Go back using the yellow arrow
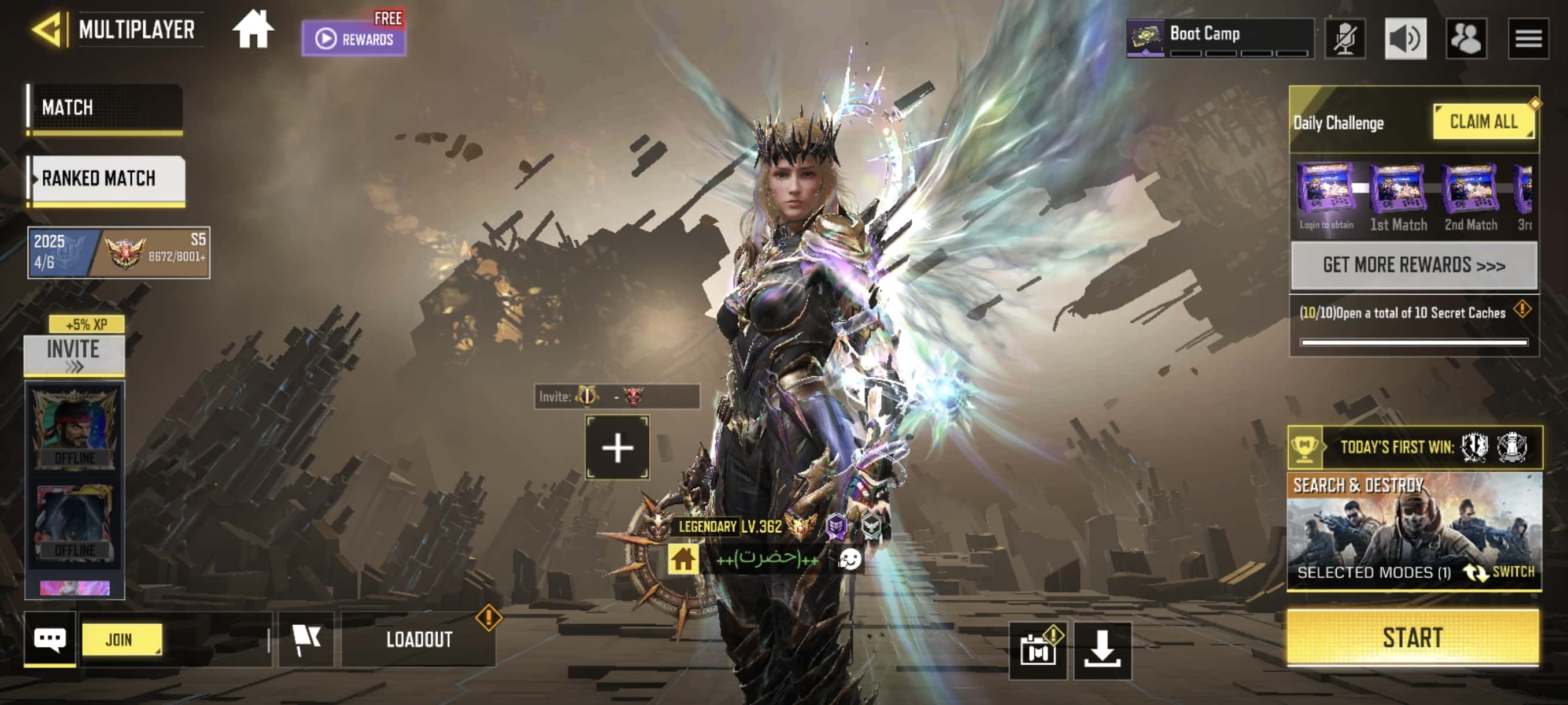 click(x=47, y=29)
